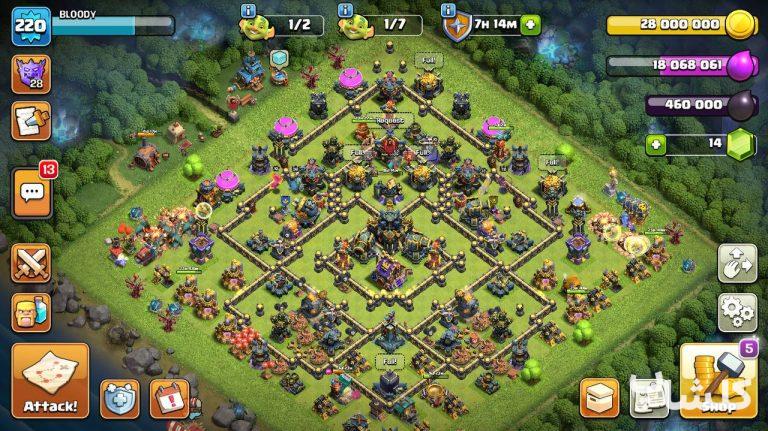Screen dimensions: 768x431
Task: Open the barbarian army overview button
Action: point(31,312)
